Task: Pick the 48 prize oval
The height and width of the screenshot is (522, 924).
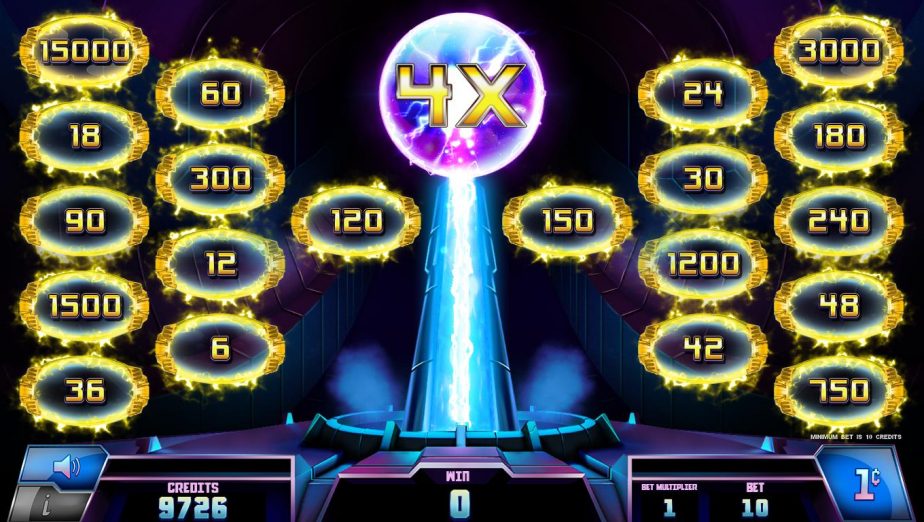Action: click(x=838, y=306)
